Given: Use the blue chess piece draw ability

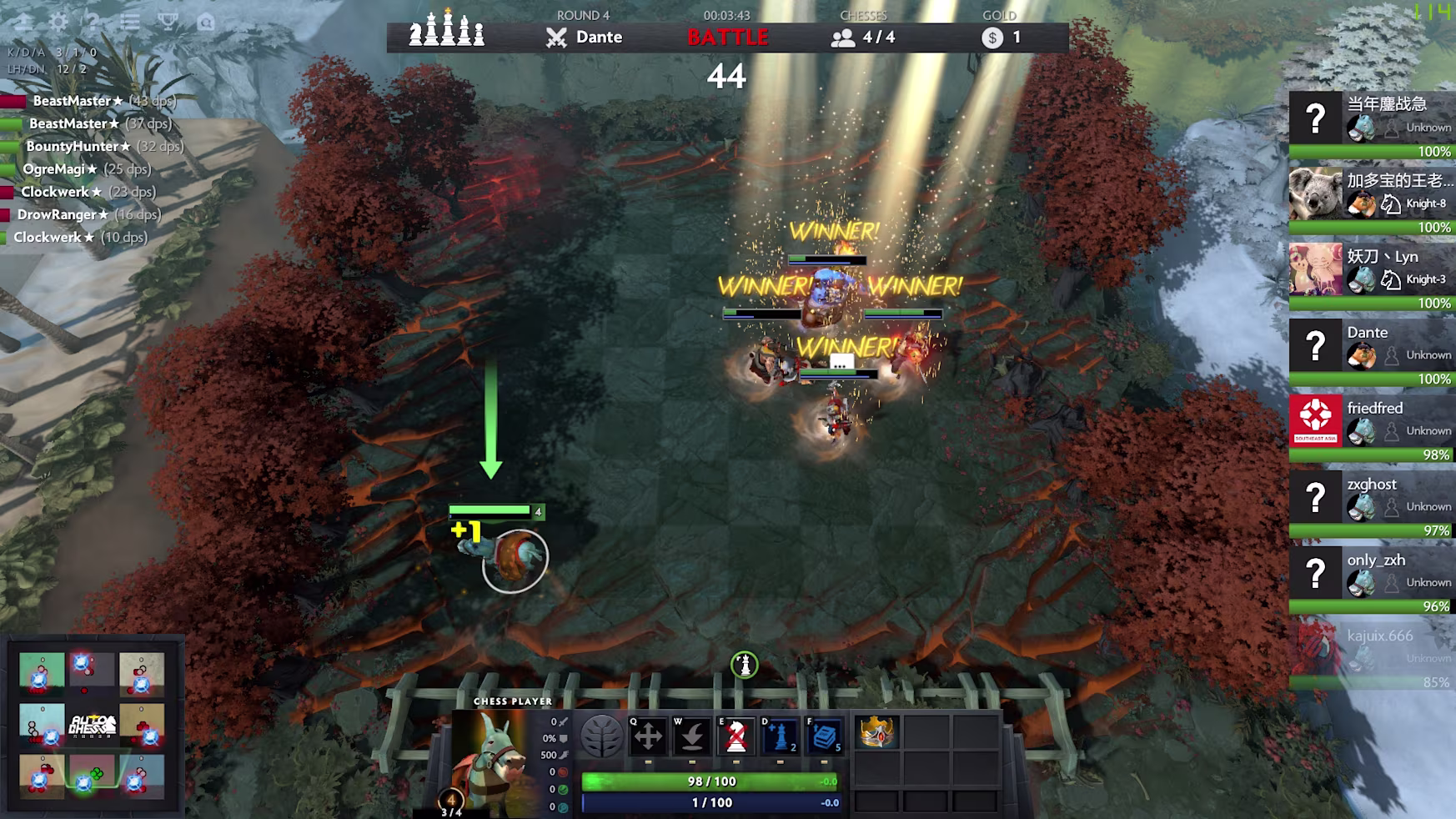Looking at the screenshot, I should coord(780,736).
